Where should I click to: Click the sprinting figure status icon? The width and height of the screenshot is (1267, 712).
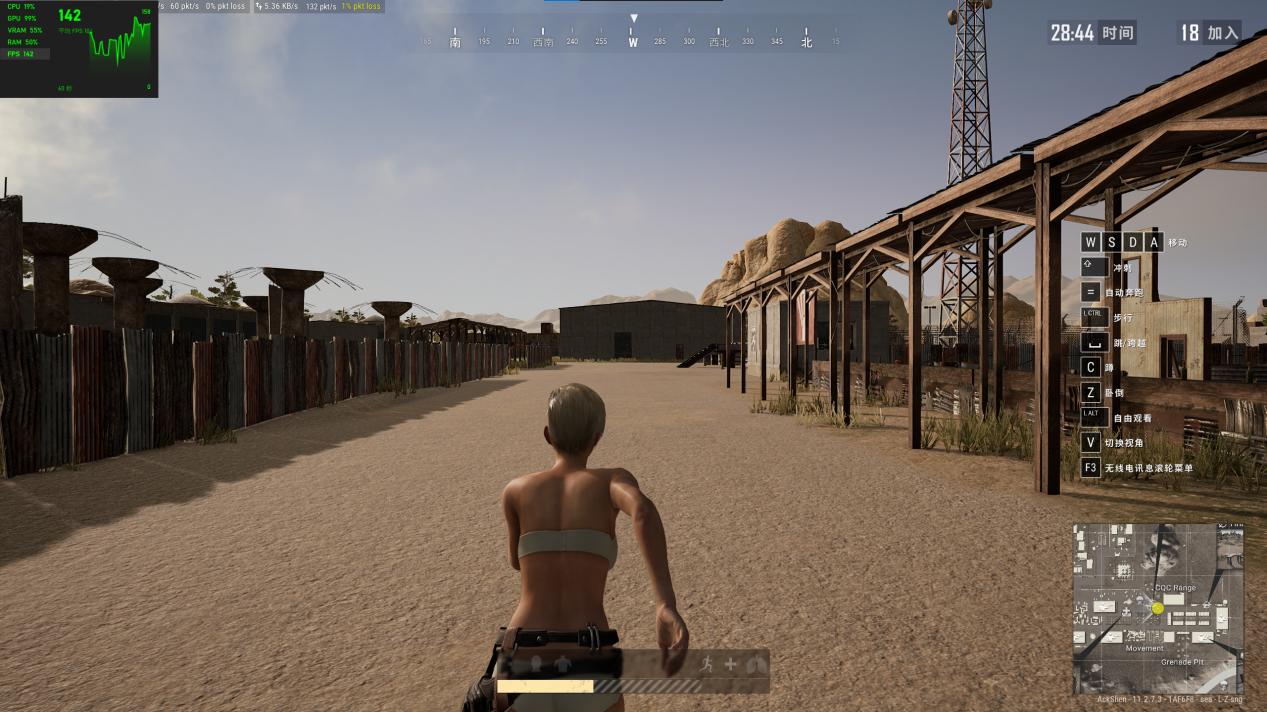tap(708, 664)
